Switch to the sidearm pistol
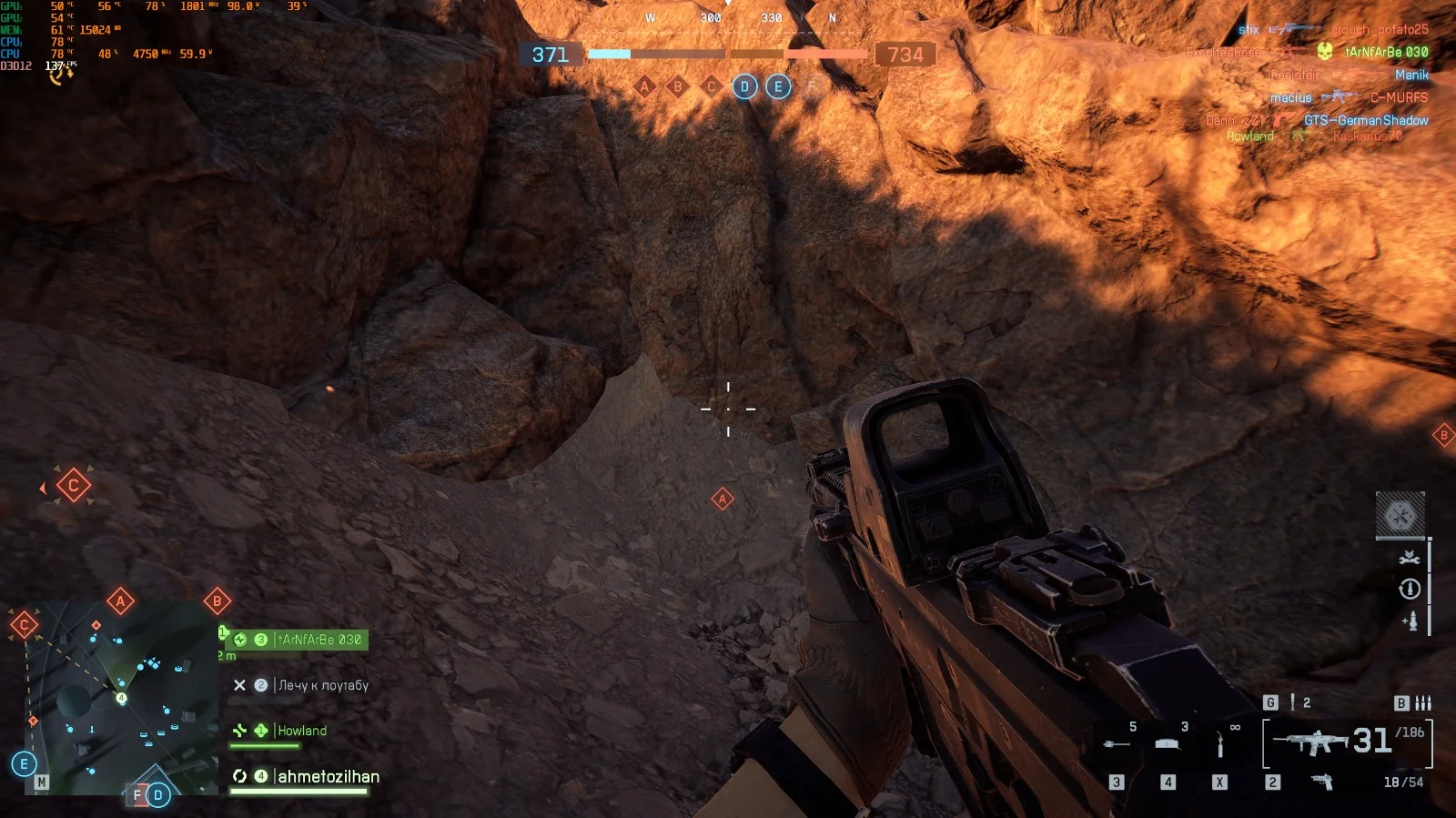The width and height of the screenshot is (1456, 818). click(1321, 782)
